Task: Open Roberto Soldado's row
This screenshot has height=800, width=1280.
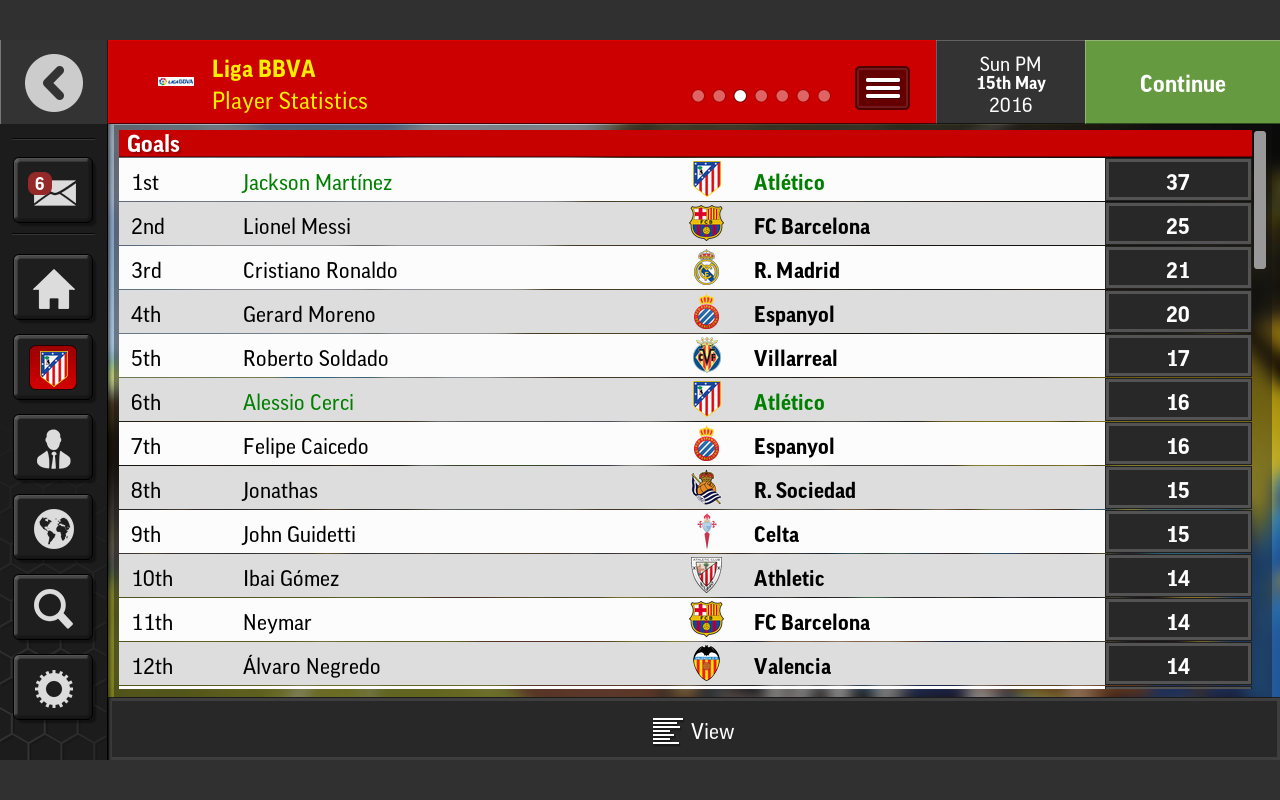Action: pos(315,358)
